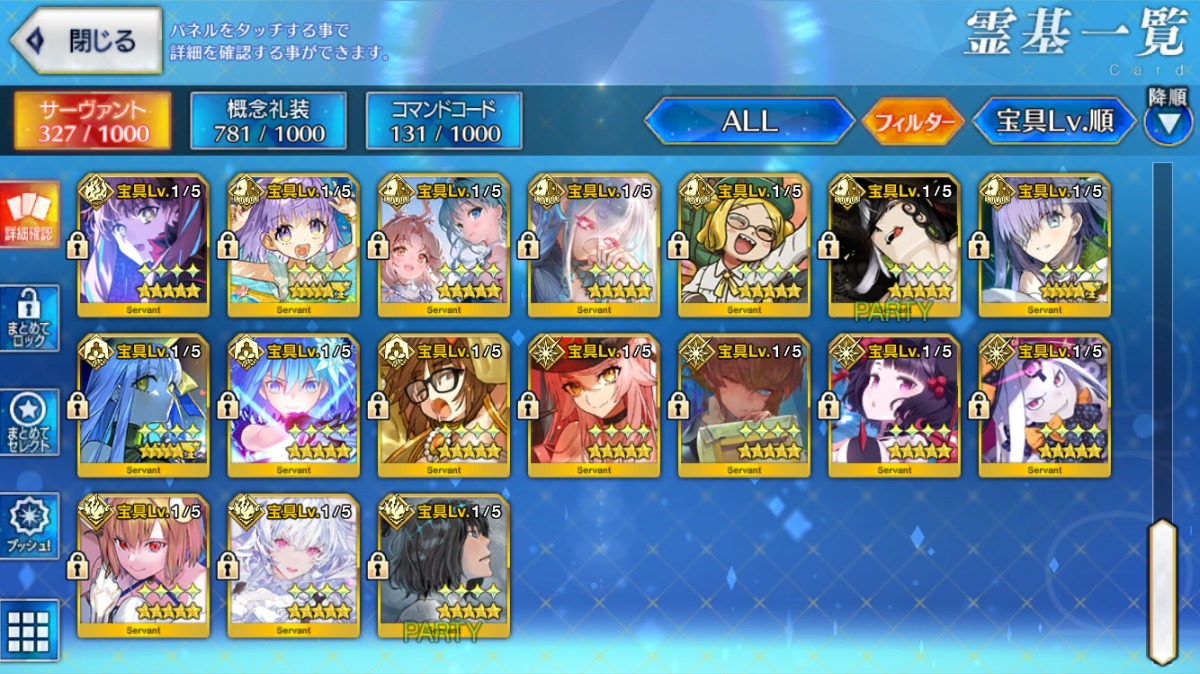The width and height of the screenshot is (1200, 674).
Task: Click the まとめてセレクト bulk select button
Action: pos(29,421)
